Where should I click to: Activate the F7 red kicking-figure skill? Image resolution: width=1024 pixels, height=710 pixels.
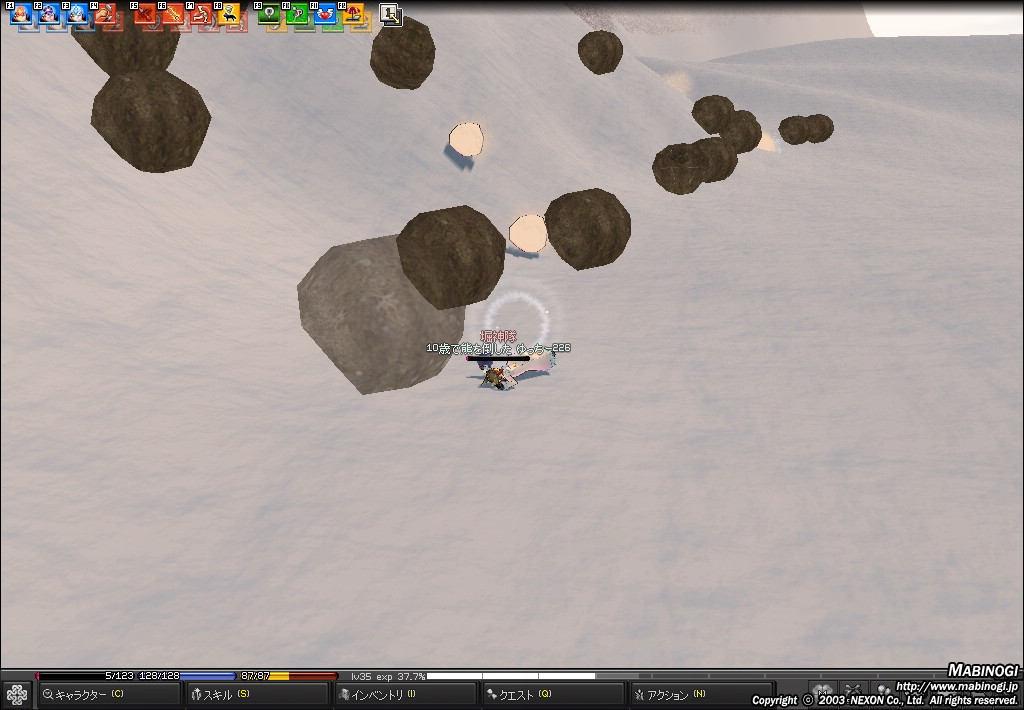[x=201, y=14]
